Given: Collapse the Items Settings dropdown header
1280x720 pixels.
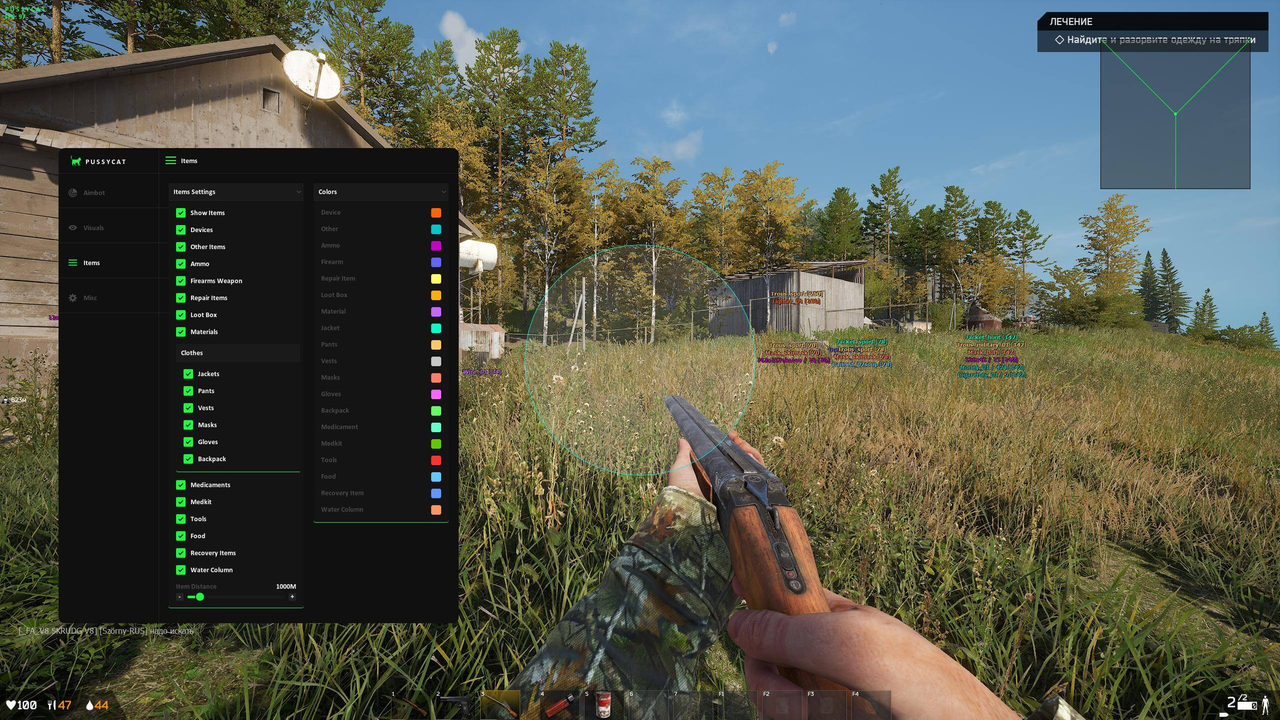Looking at the screenshot, I should pyautogui.click(x=298, y=192).
